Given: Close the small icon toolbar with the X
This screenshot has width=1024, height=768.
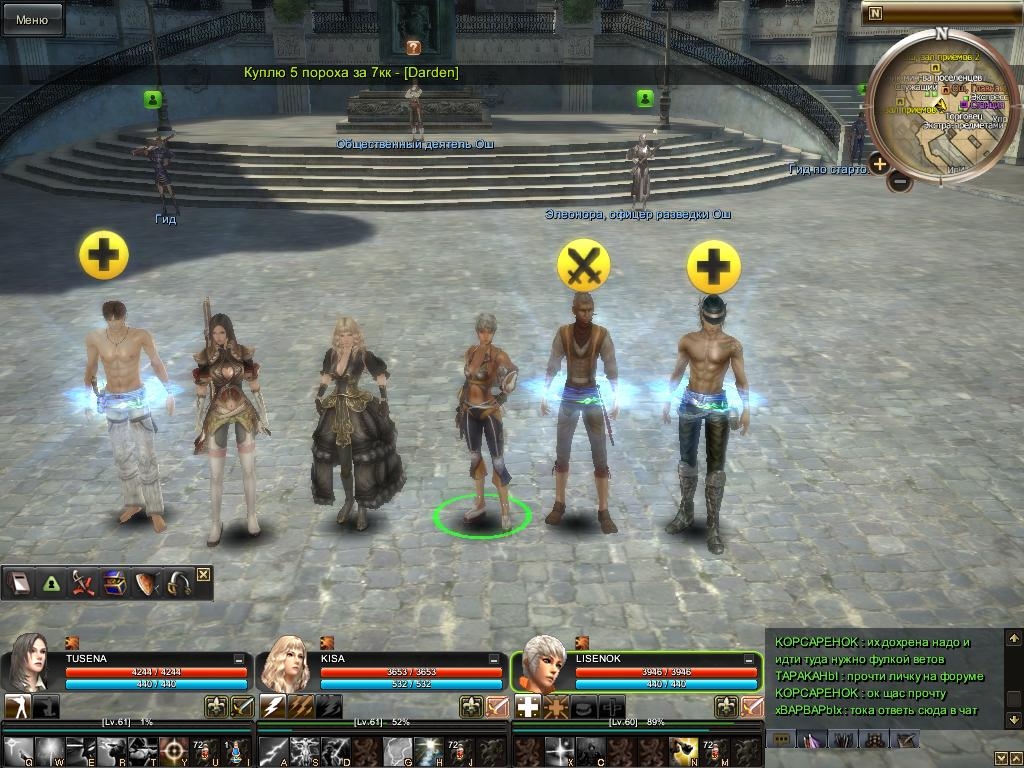Looking at the screenshot, I should pyautogui.click(x=204, y=574).
